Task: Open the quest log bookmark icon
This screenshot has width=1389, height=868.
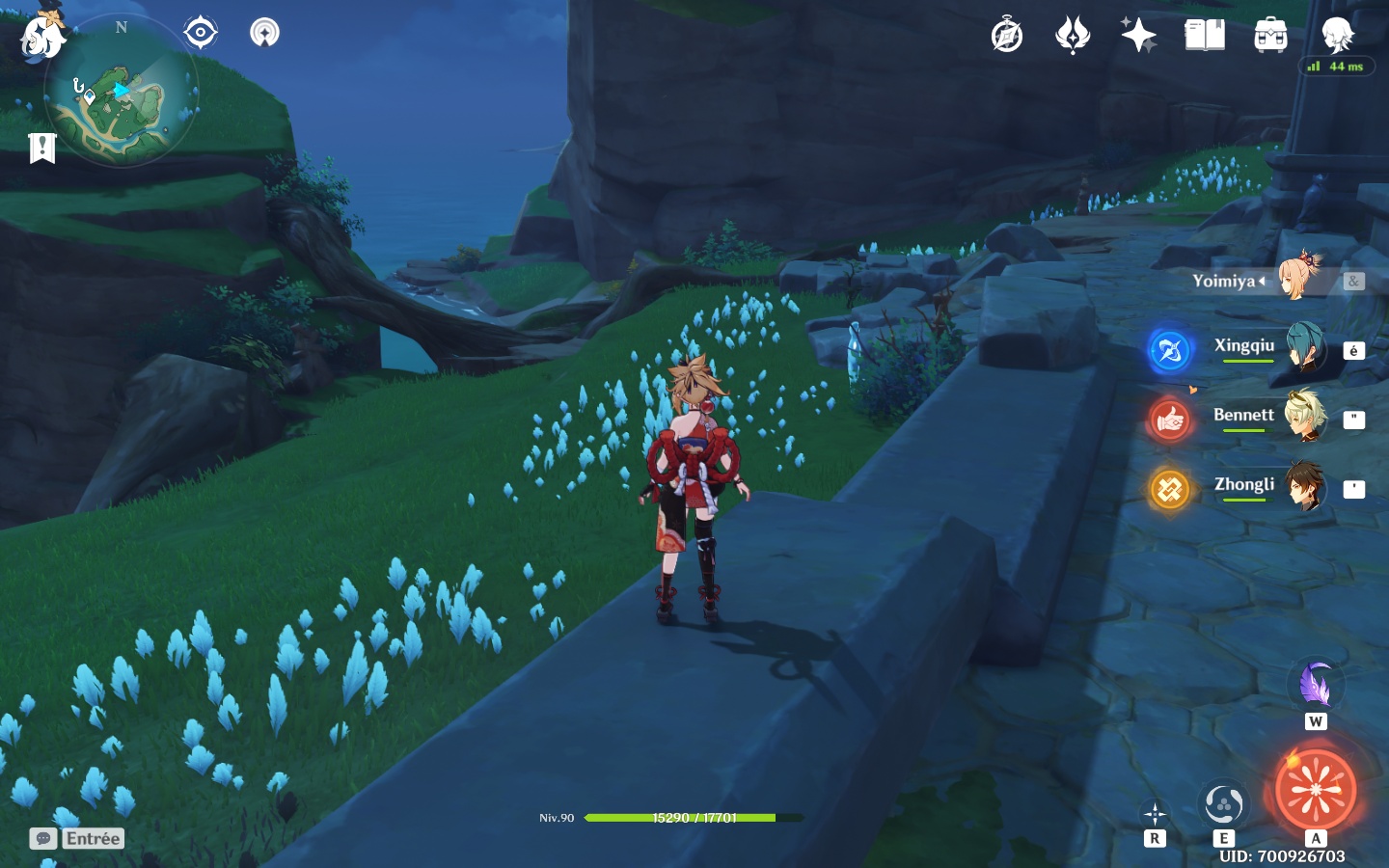Action: (42, 148)
